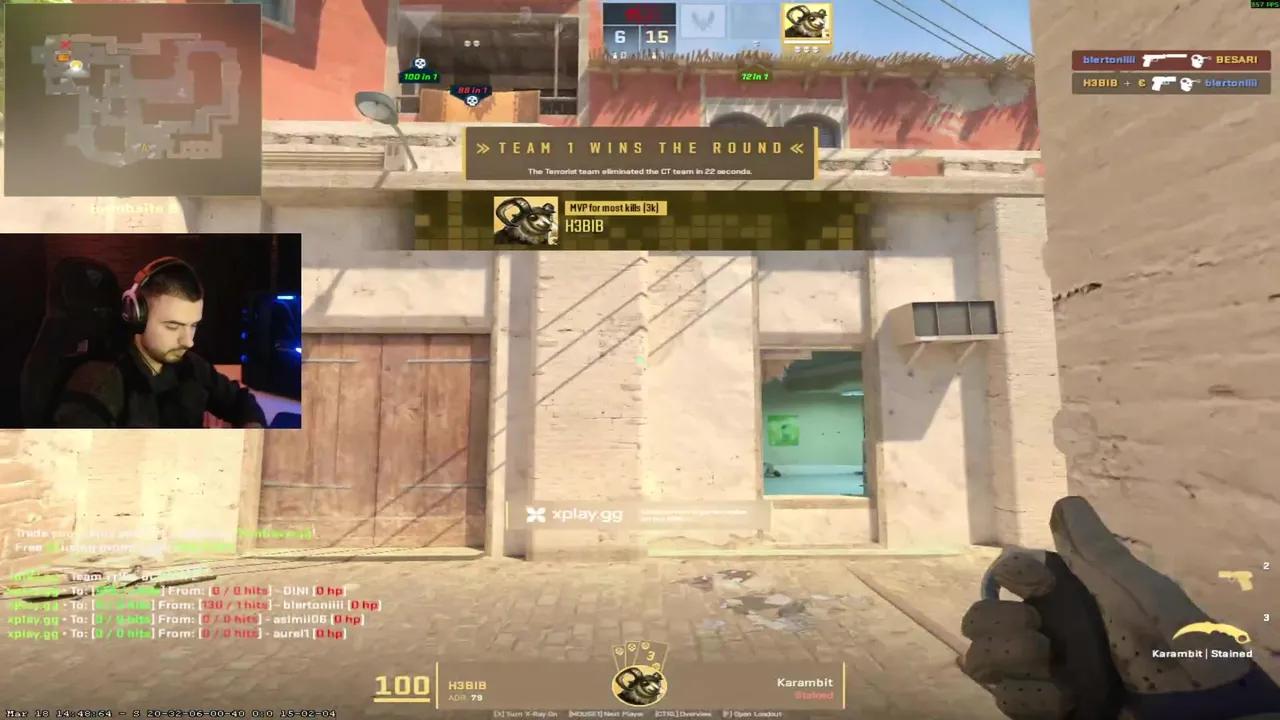1280x720 pixels.
Task: Select the MVP for most kills announcement
Action: (614, 208)
